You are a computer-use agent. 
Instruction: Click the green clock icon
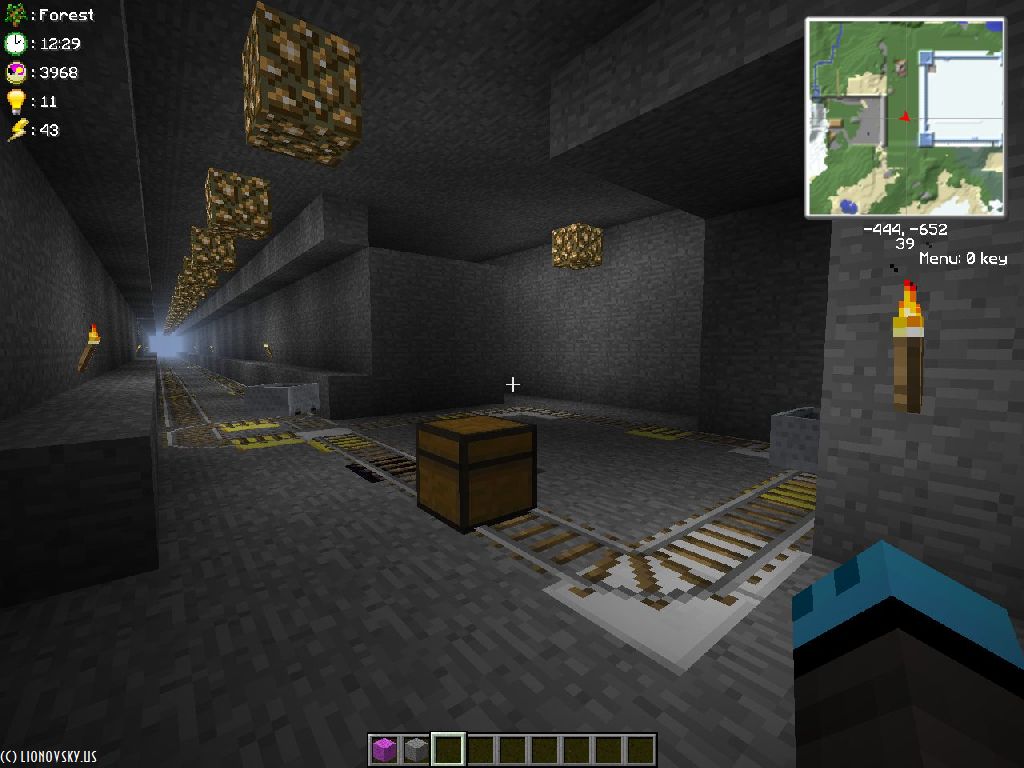point(15,43)
